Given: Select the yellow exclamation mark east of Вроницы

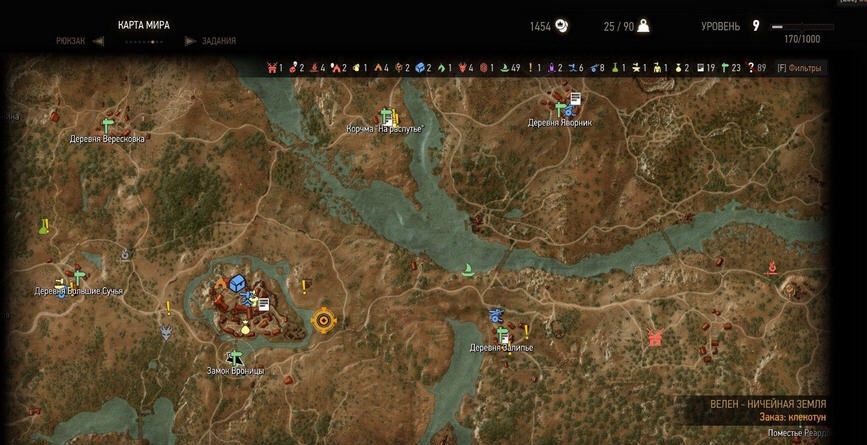Looking at the screenshot, I should coord(304,287).
